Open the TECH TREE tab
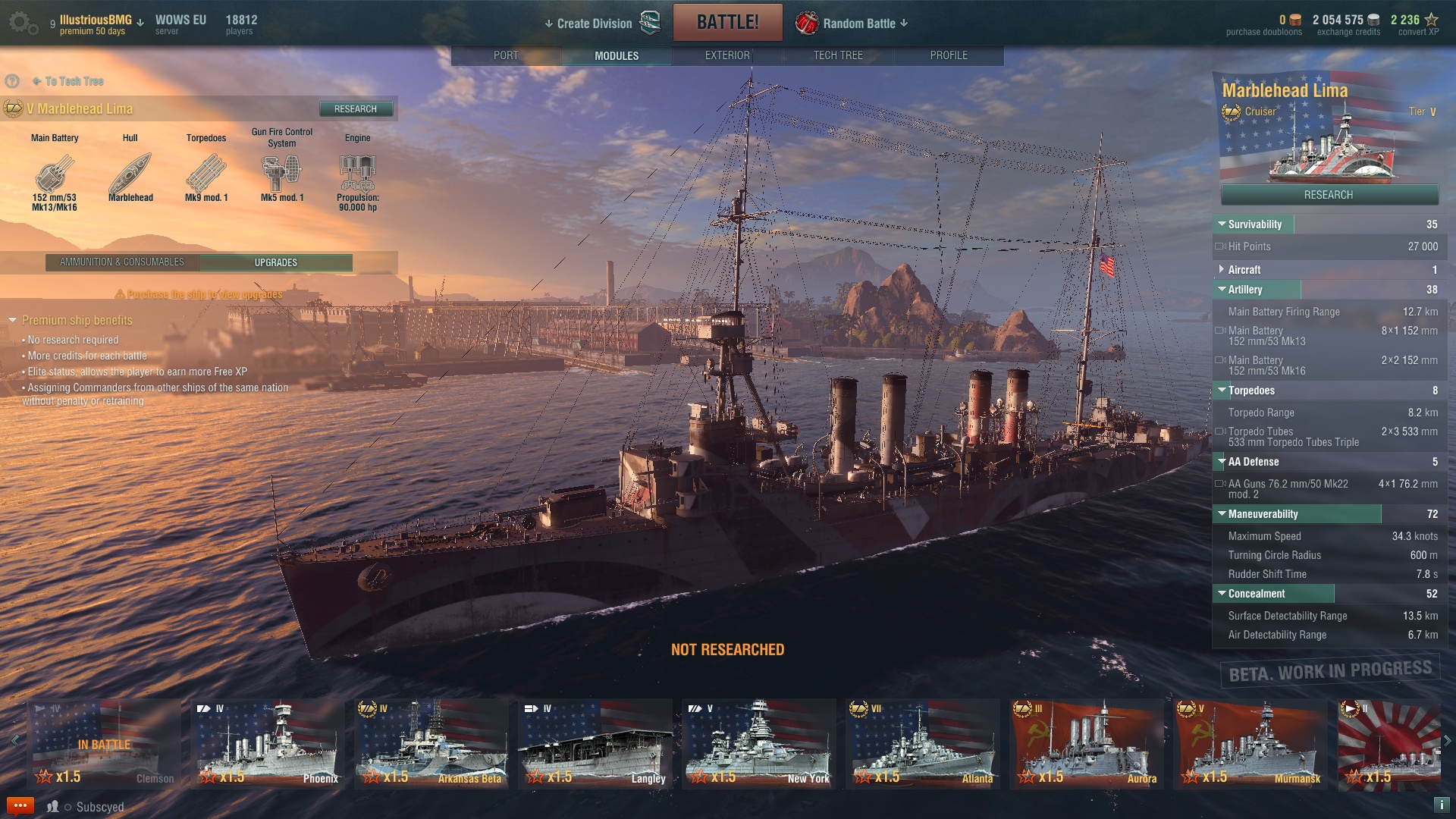Image resolution: width=1456 pixels, height=819 pixels. click(x=838, y=55)
